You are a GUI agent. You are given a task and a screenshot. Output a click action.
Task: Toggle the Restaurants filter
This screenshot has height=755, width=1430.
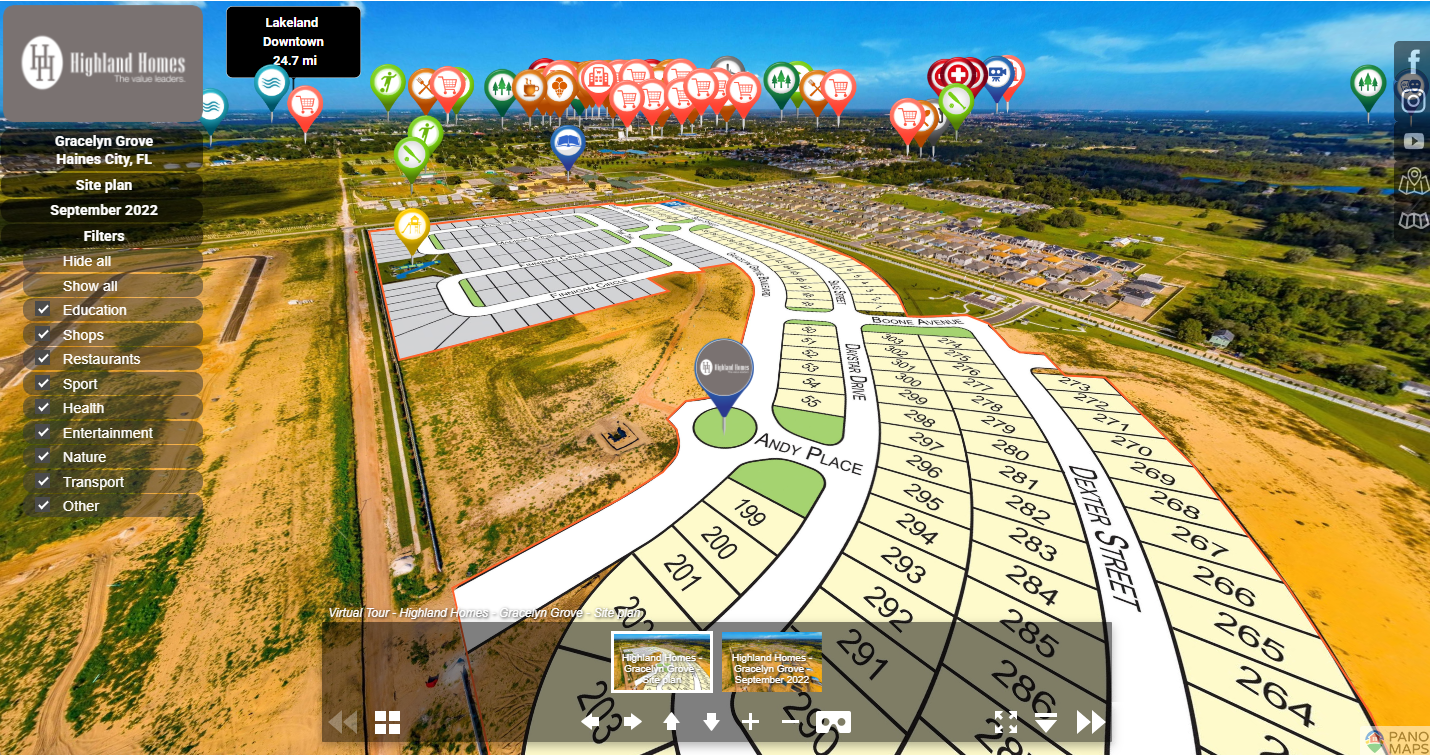pyautogui.click(x=43, y=359)
